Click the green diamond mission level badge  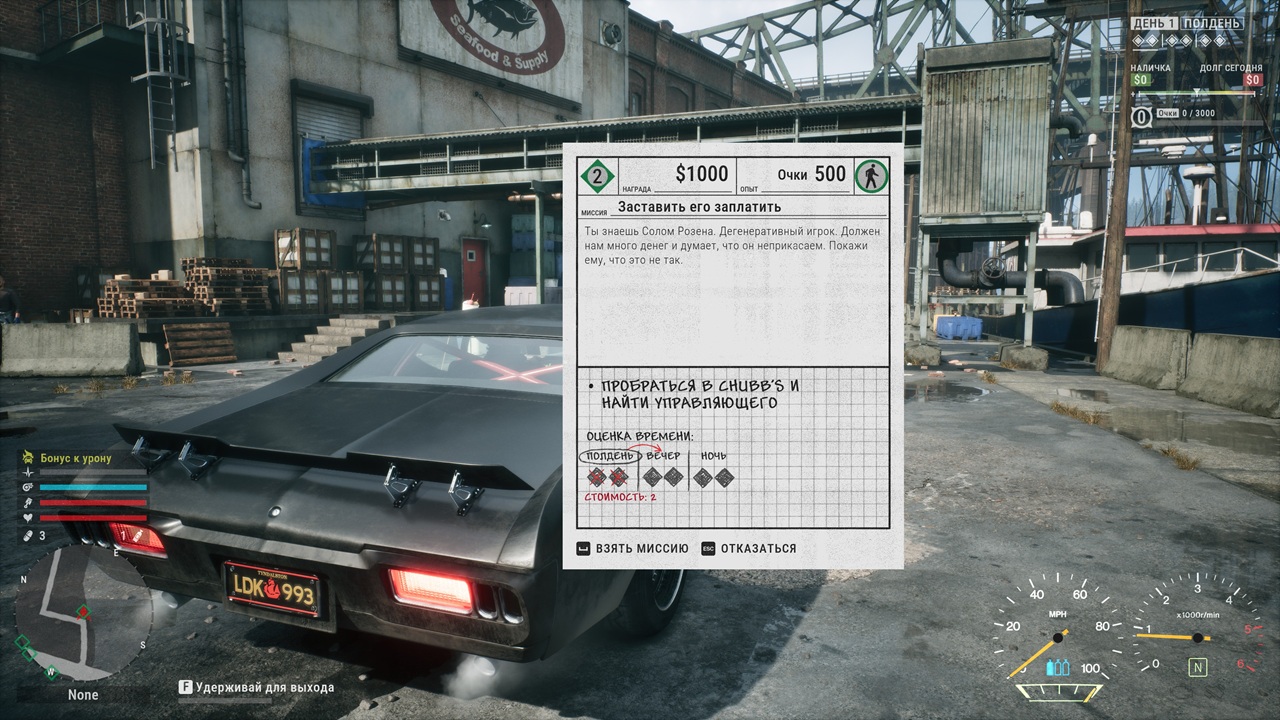click(598, 177)
